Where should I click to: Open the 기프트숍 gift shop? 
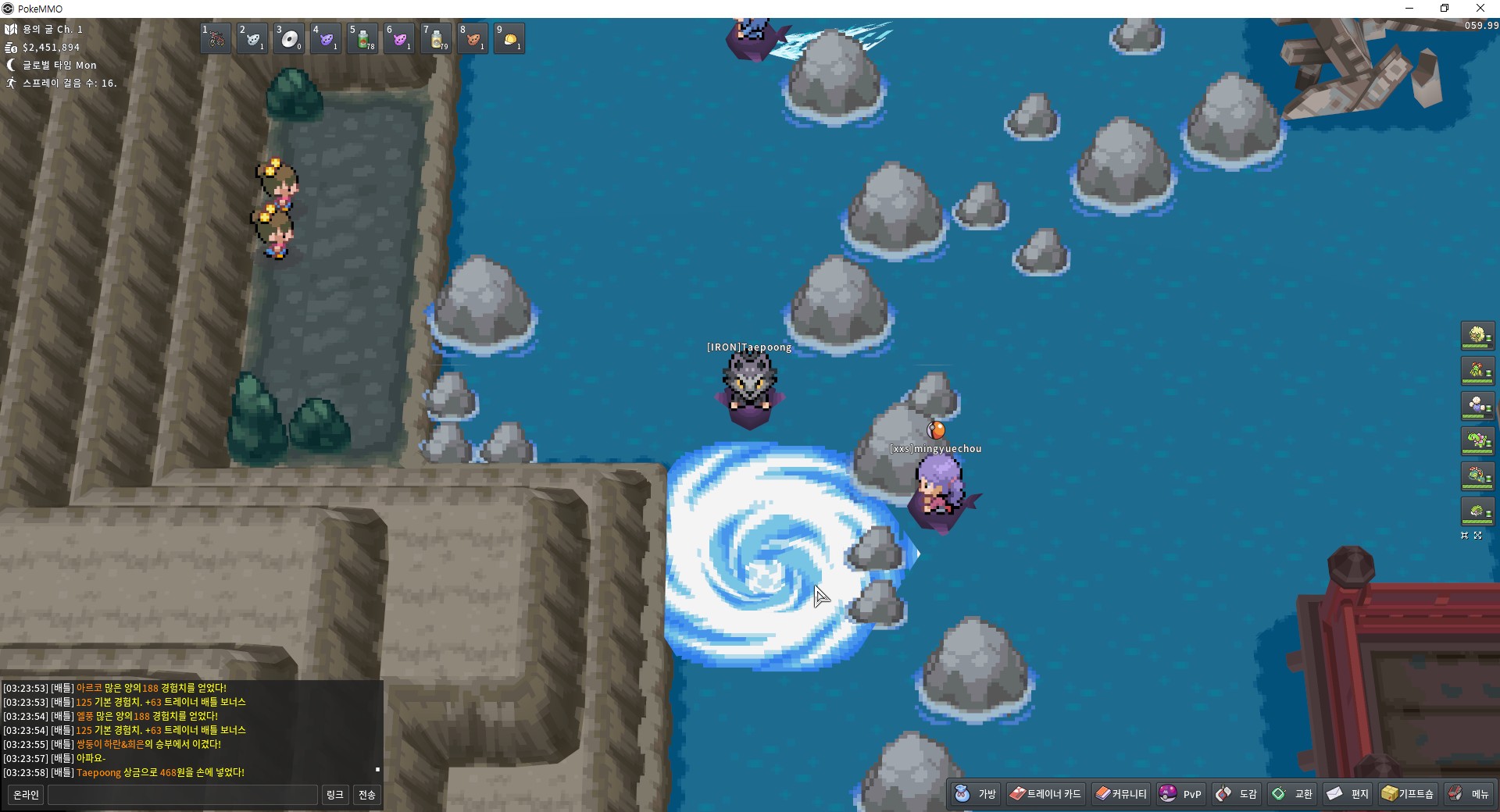point(1408,794)
